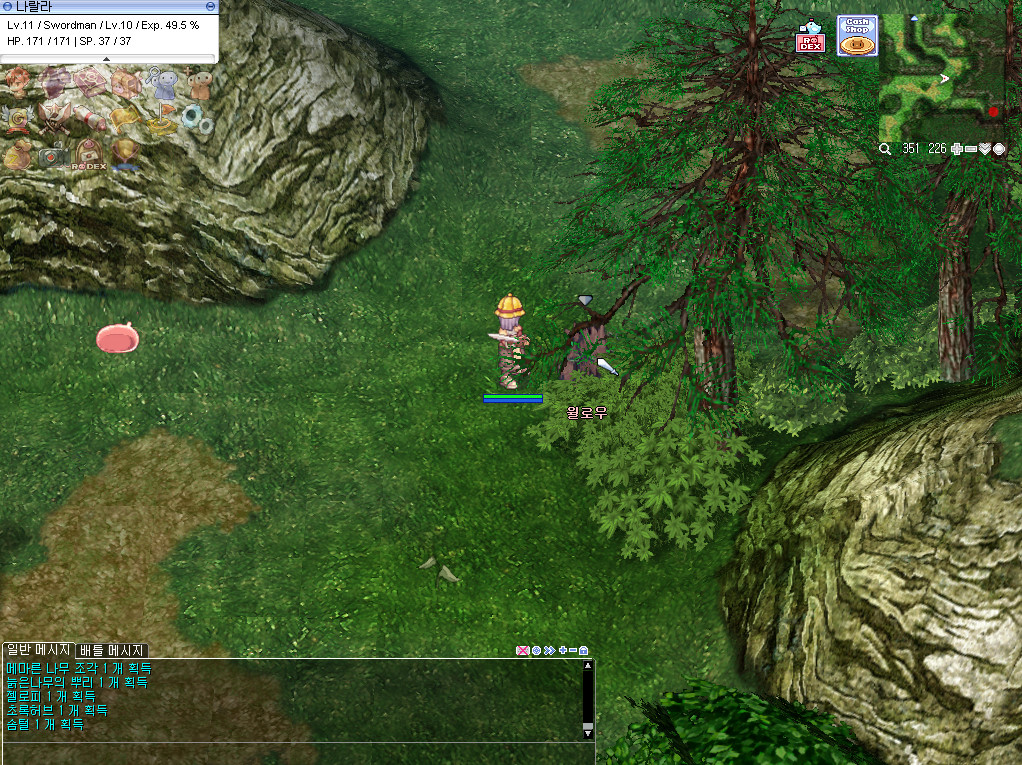Click the minimap

[x=942, y=77]
